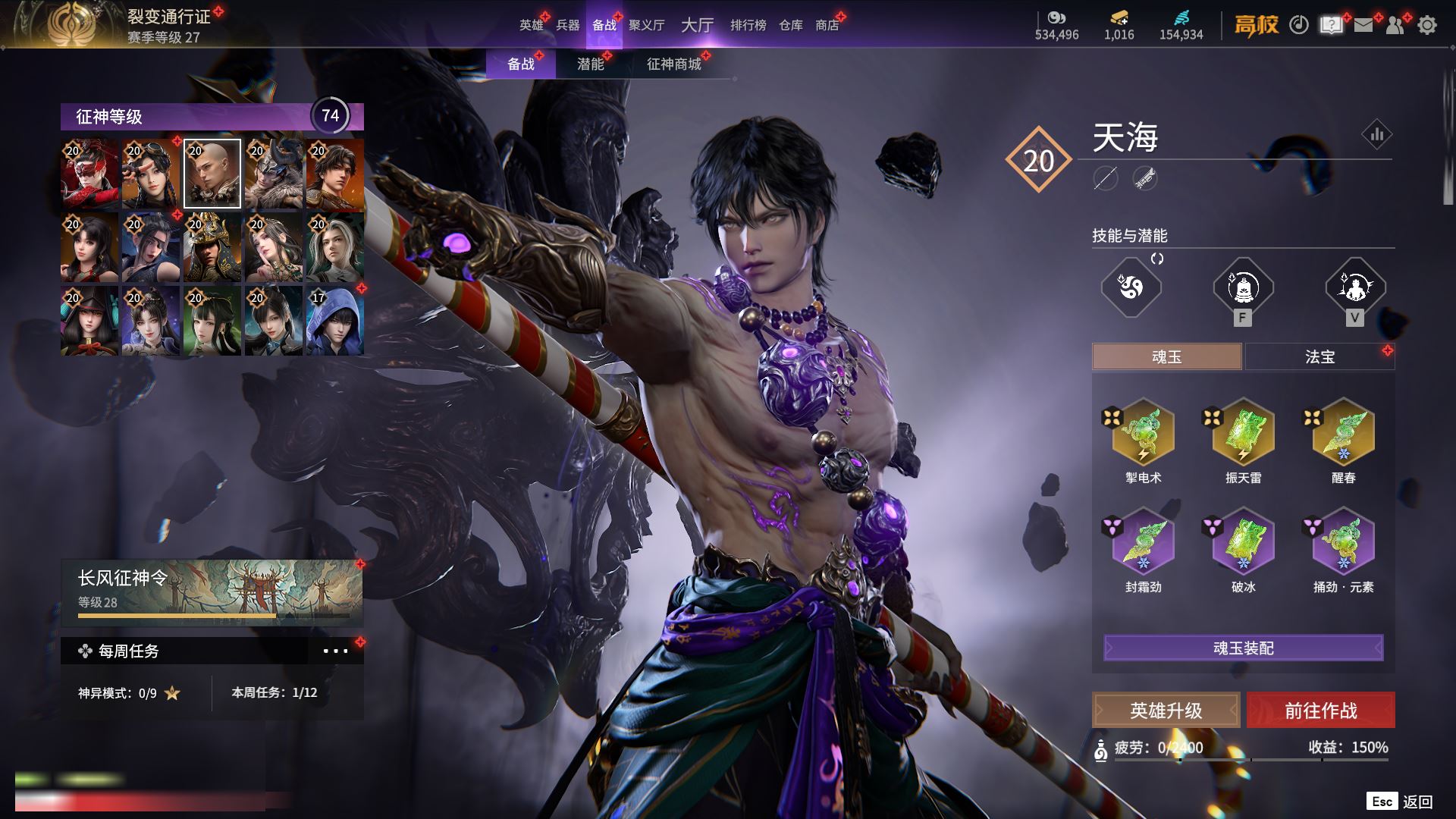Choose the red-masked hero portrait

89,174
